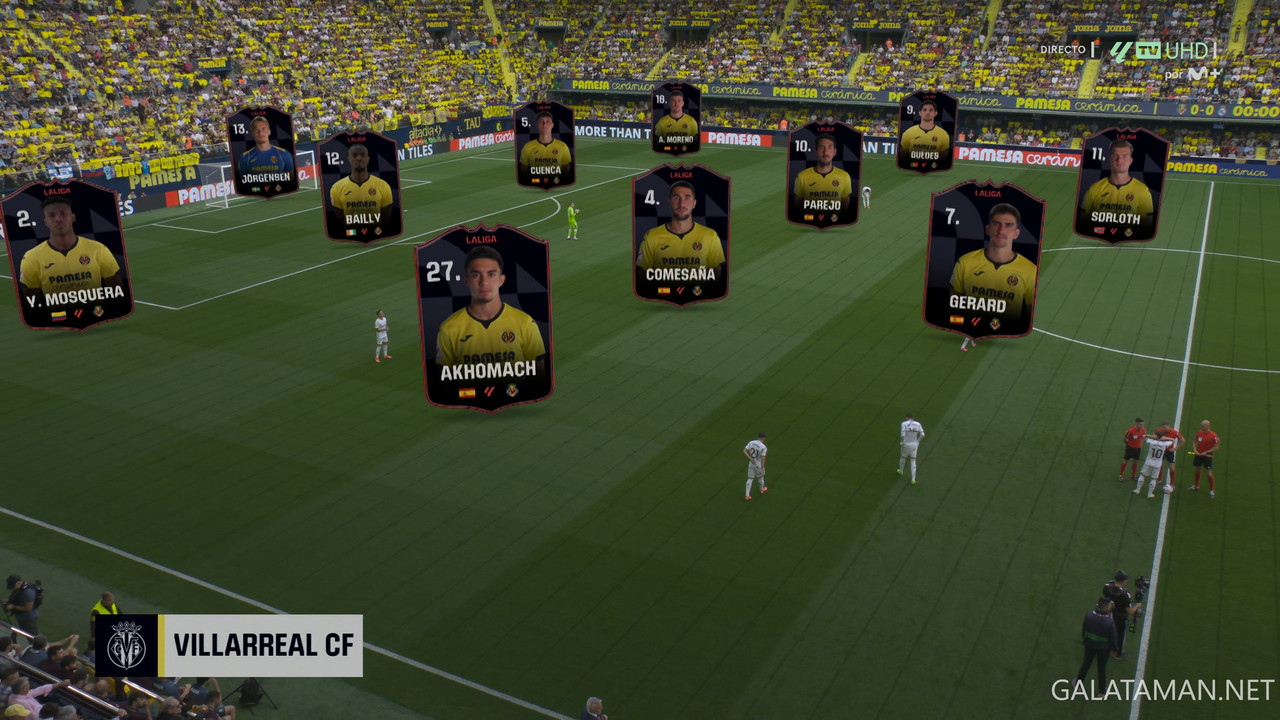Choose the Gerard number 7 card
This screenshot has height=720, width=1280.
983,259
